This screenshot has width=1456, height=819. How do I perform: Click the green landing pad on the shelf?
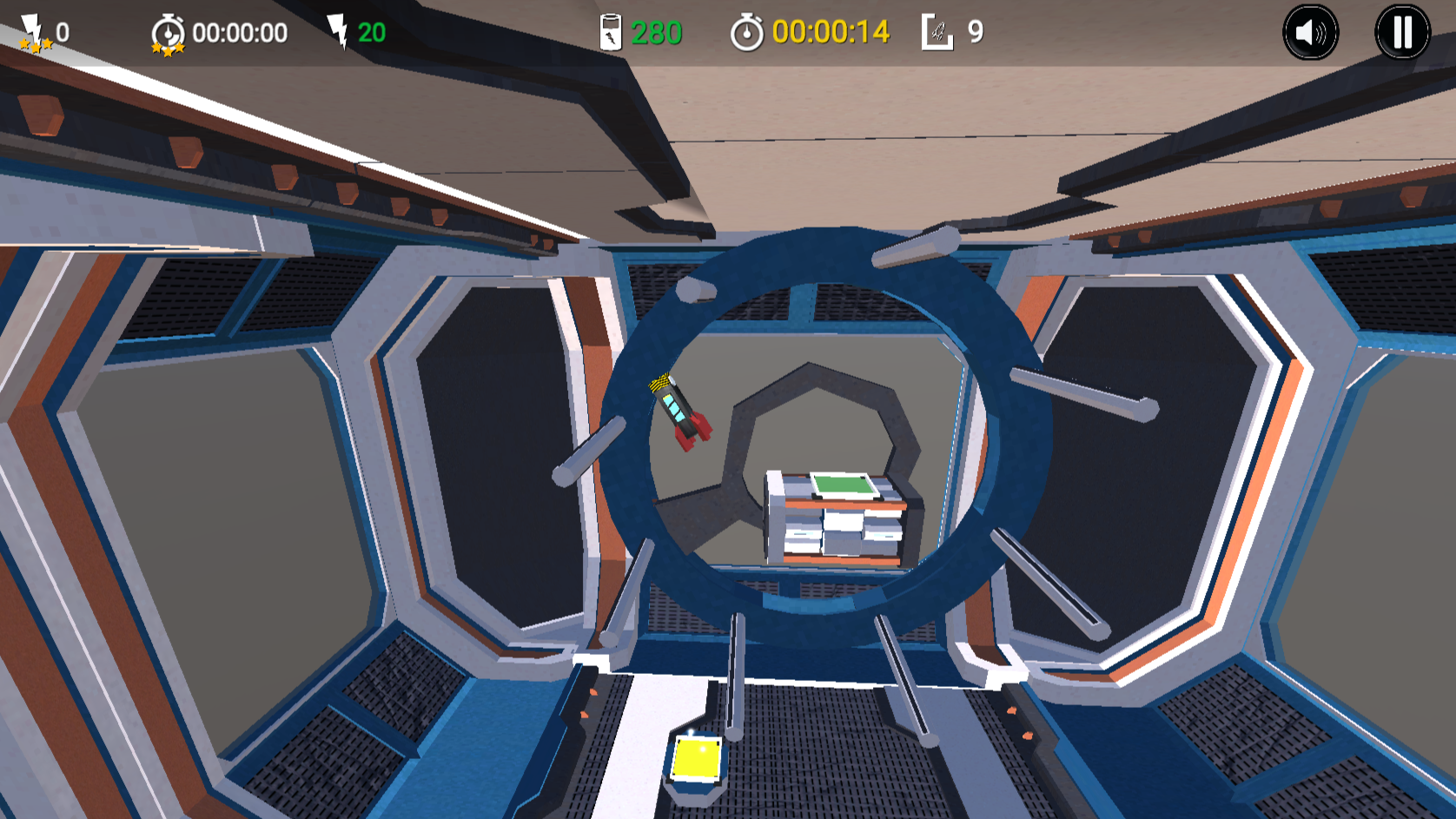pos(840,483)
